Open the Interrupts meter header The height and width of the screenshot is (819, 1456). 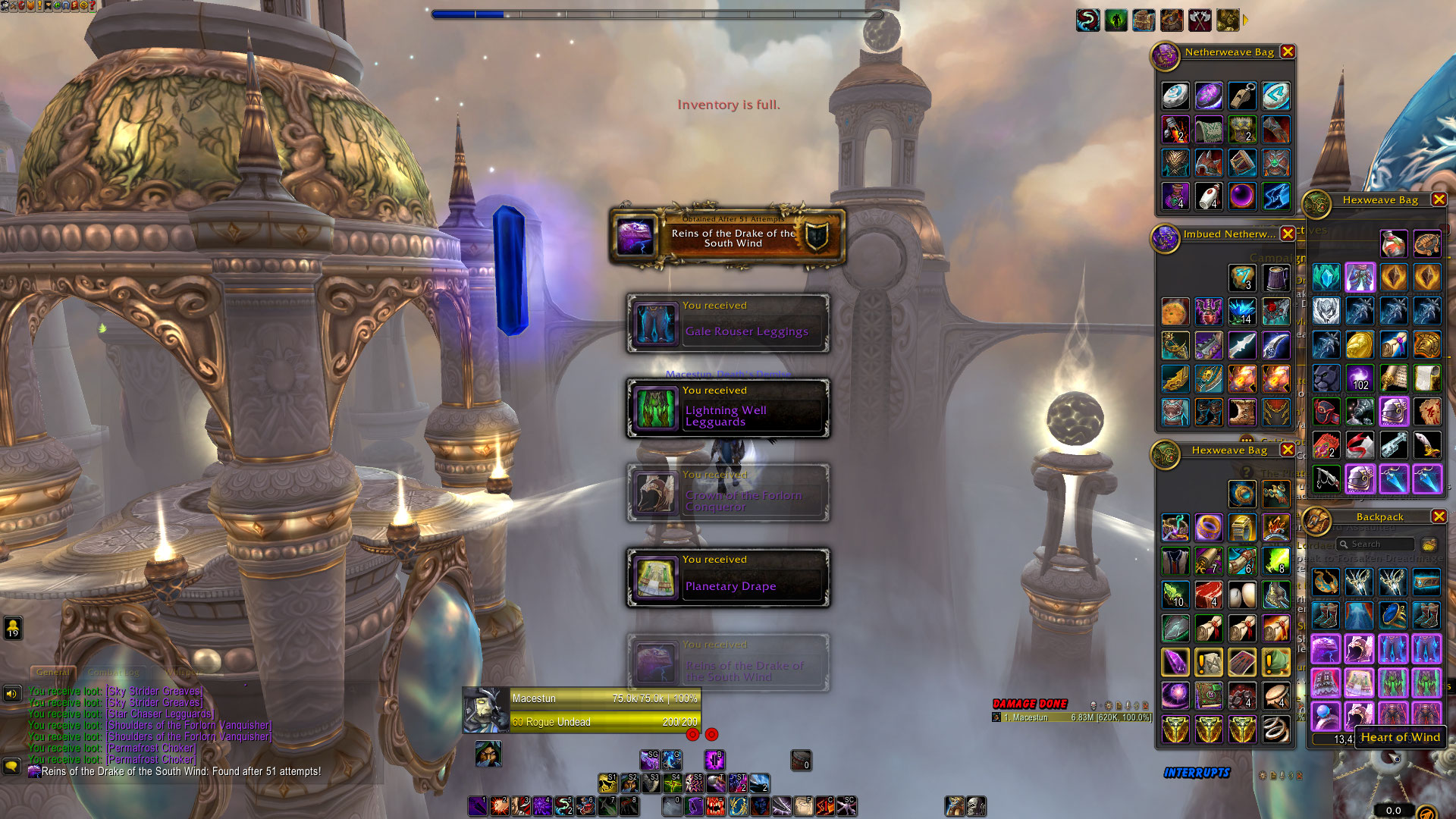pos(1197,773)
